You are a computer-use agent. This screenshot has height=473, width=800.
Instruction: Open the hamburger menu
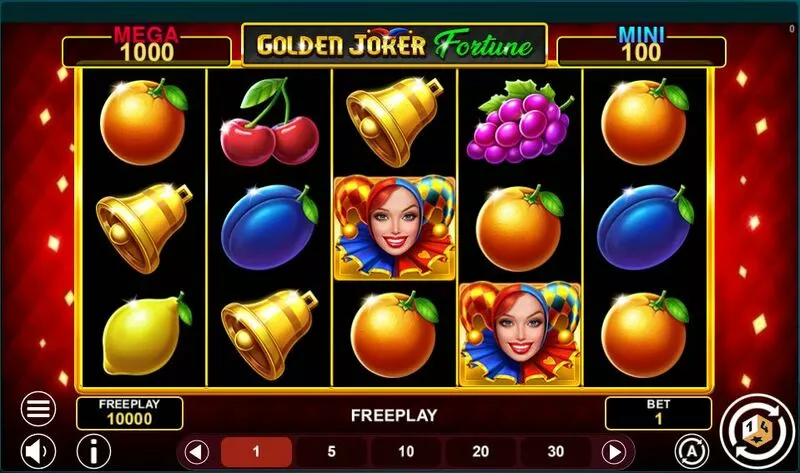(x=38, y=409)
